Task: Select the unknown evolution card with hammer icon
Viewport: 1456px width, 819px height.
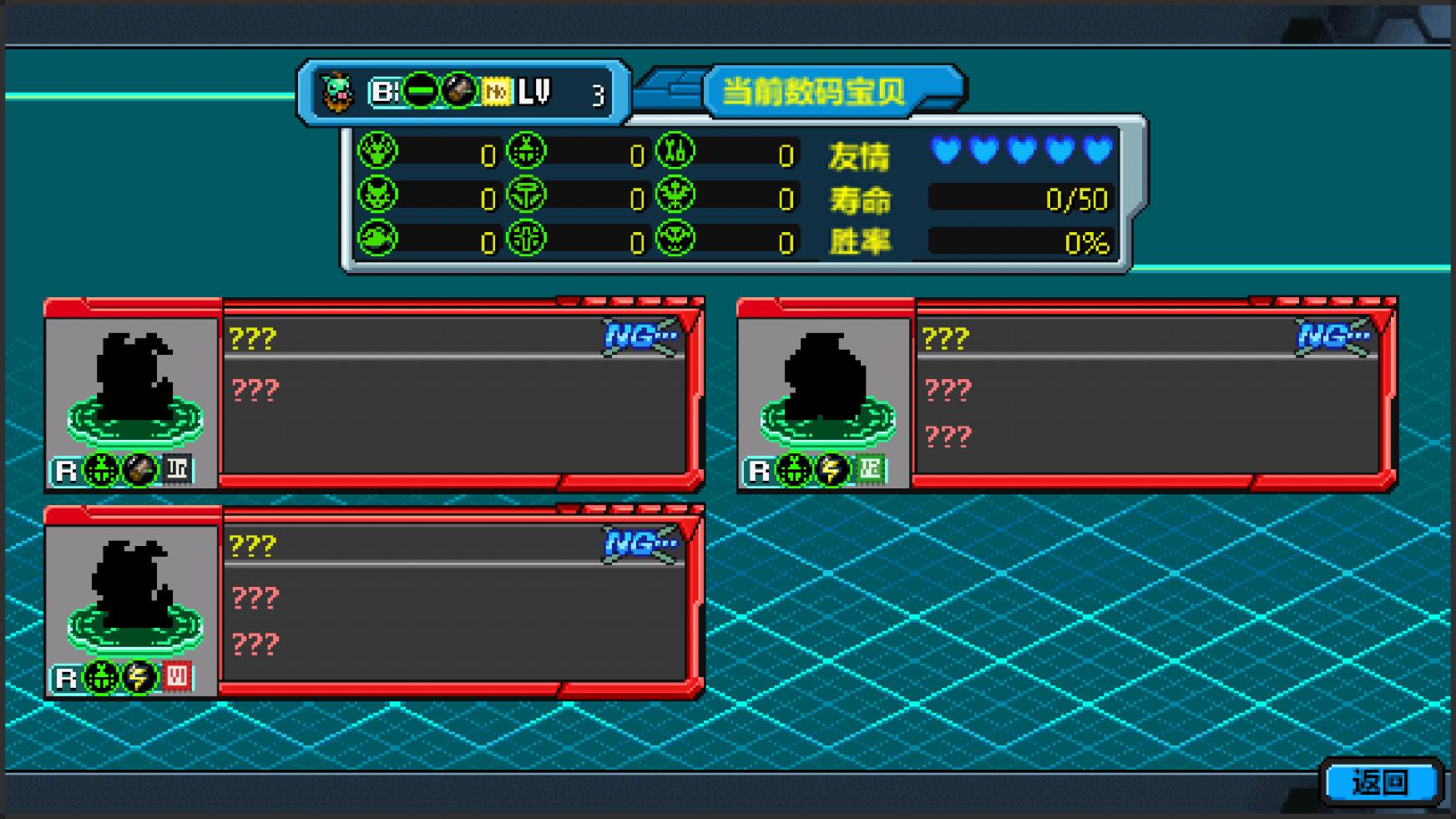Action: point(374,394)
